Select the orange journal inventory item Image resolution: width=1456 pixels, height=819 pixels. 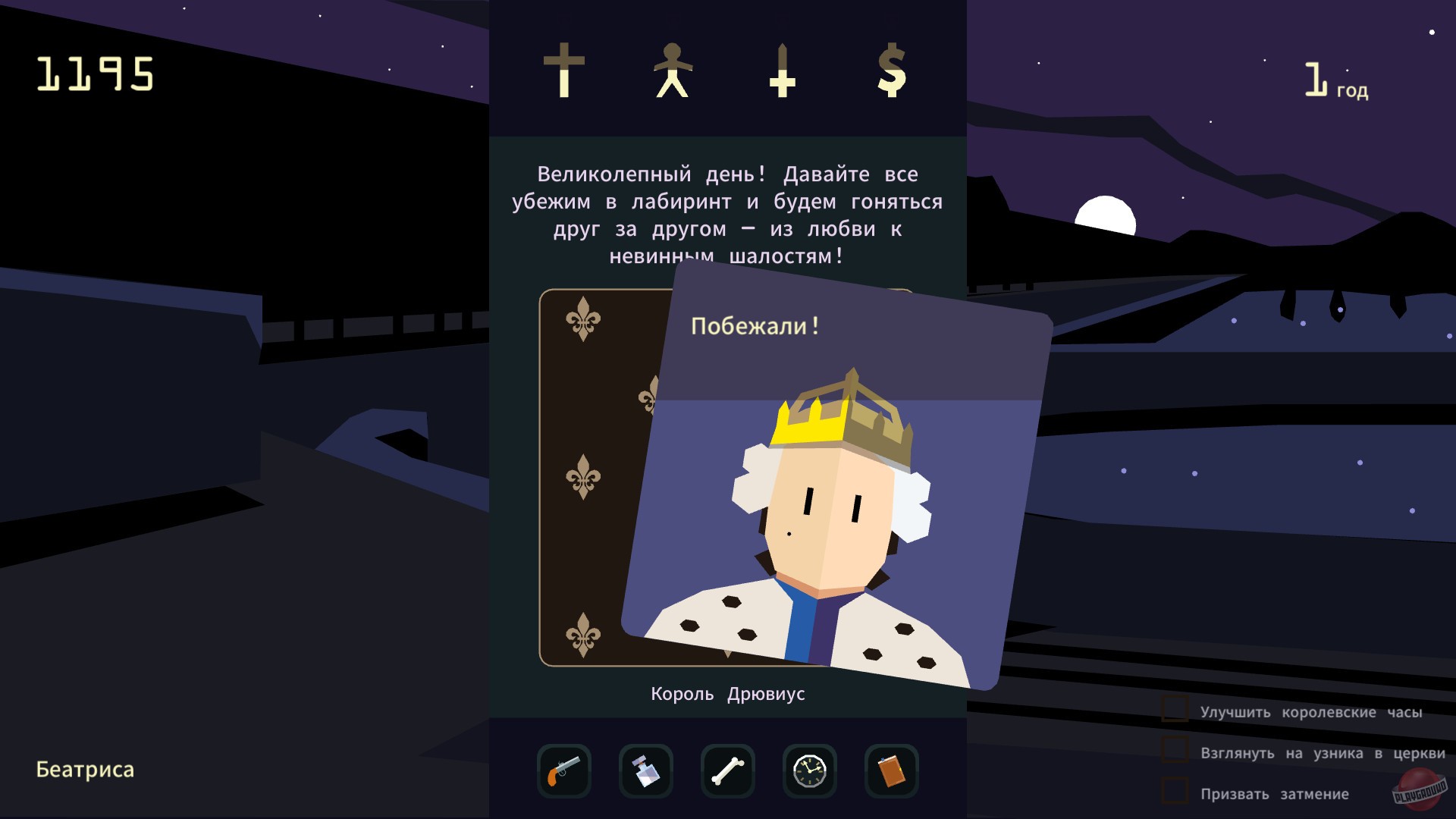[x=892, y=771]
